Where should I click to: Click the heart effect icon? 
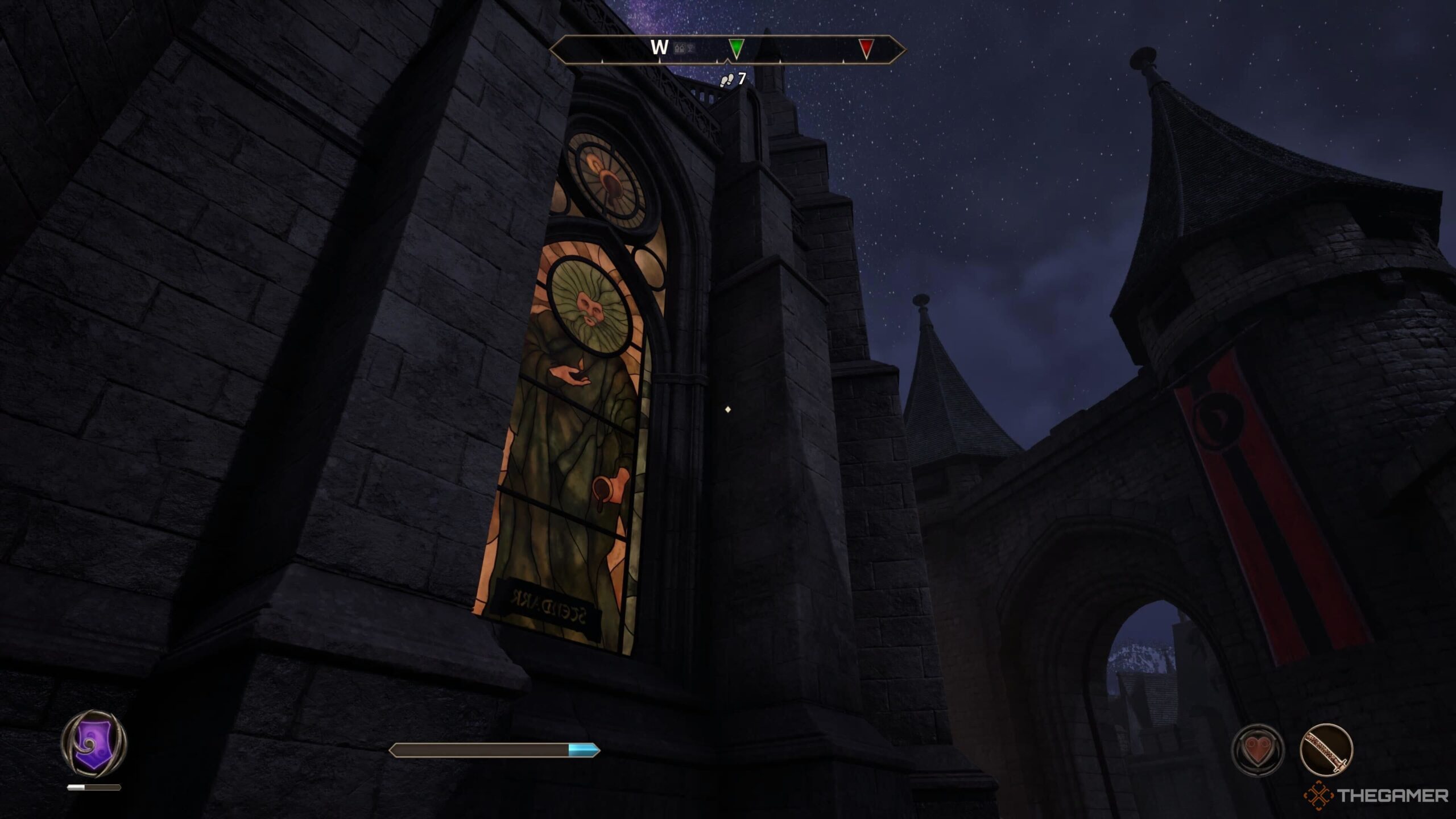pyautogui.click(x=1258, y=749)
